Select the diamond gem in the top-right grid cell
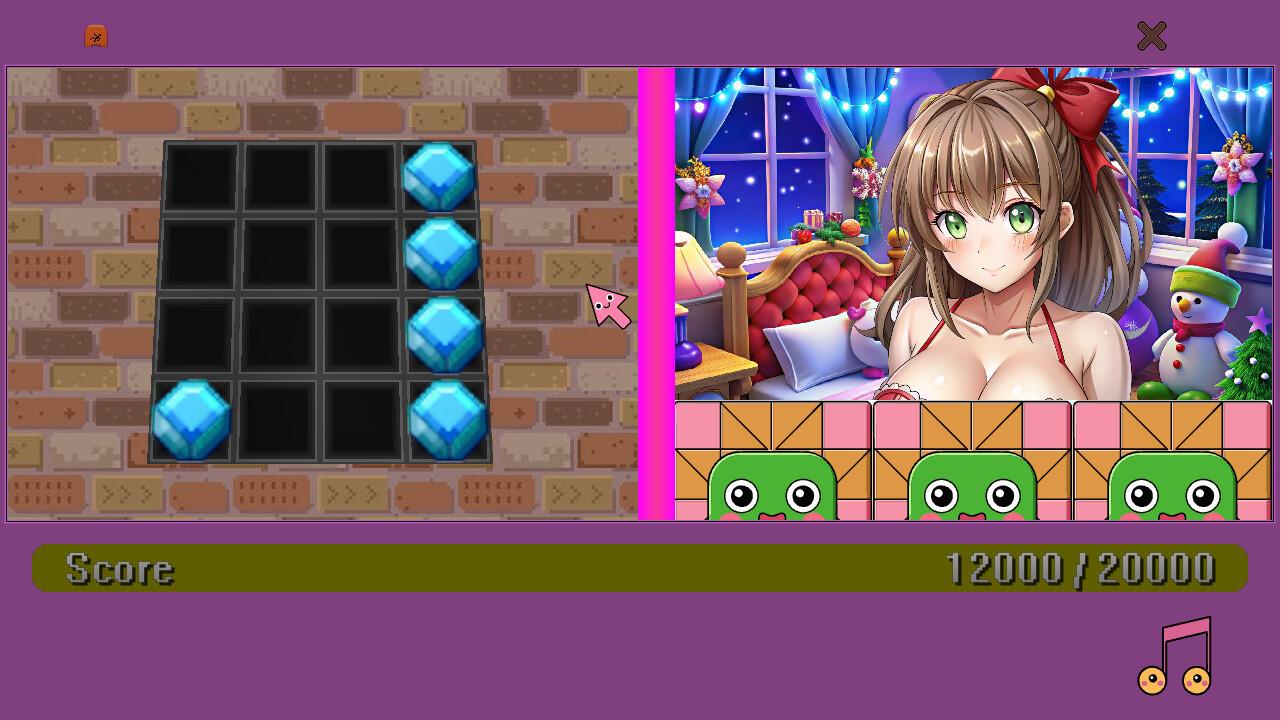 [x=440, y=177]
